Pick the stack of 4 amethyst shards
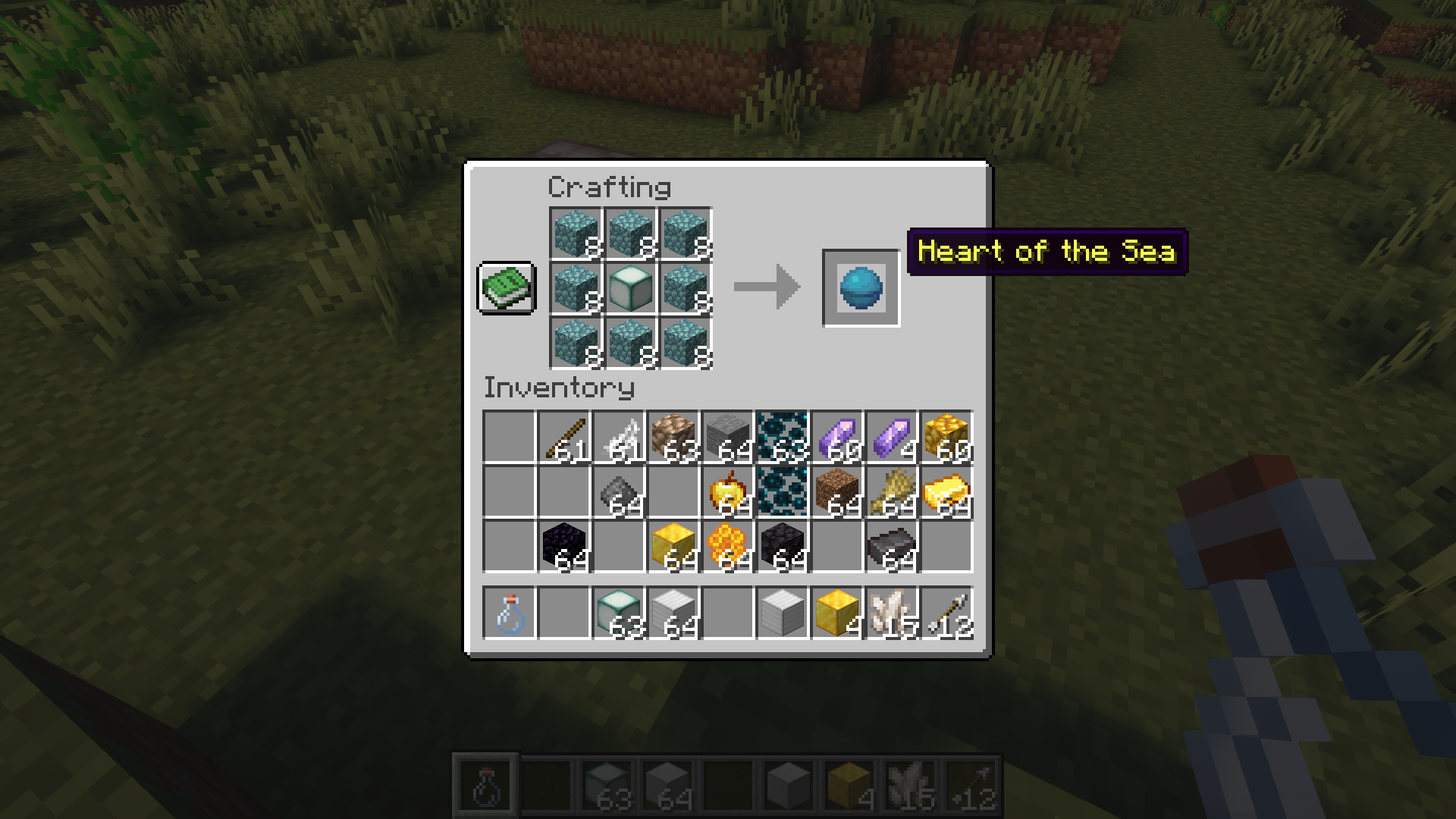Viewport: 1456px width, 819px height. tap(892, 438)
